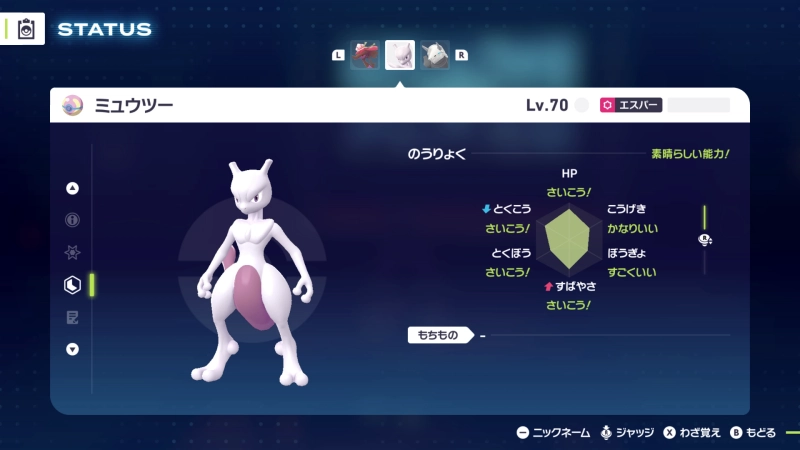Screen dimensions: 800x450
Task: Click the Status box icon in the header
Action: click(x=27, y=29)
